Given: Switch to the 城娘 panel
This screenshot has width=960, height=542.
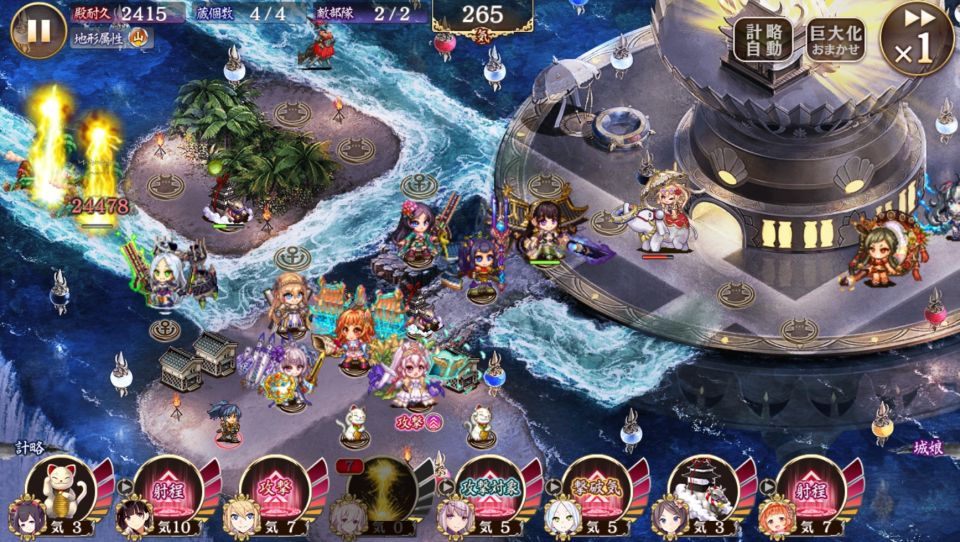Looking at the screenshot, I should tap(929, 449).
